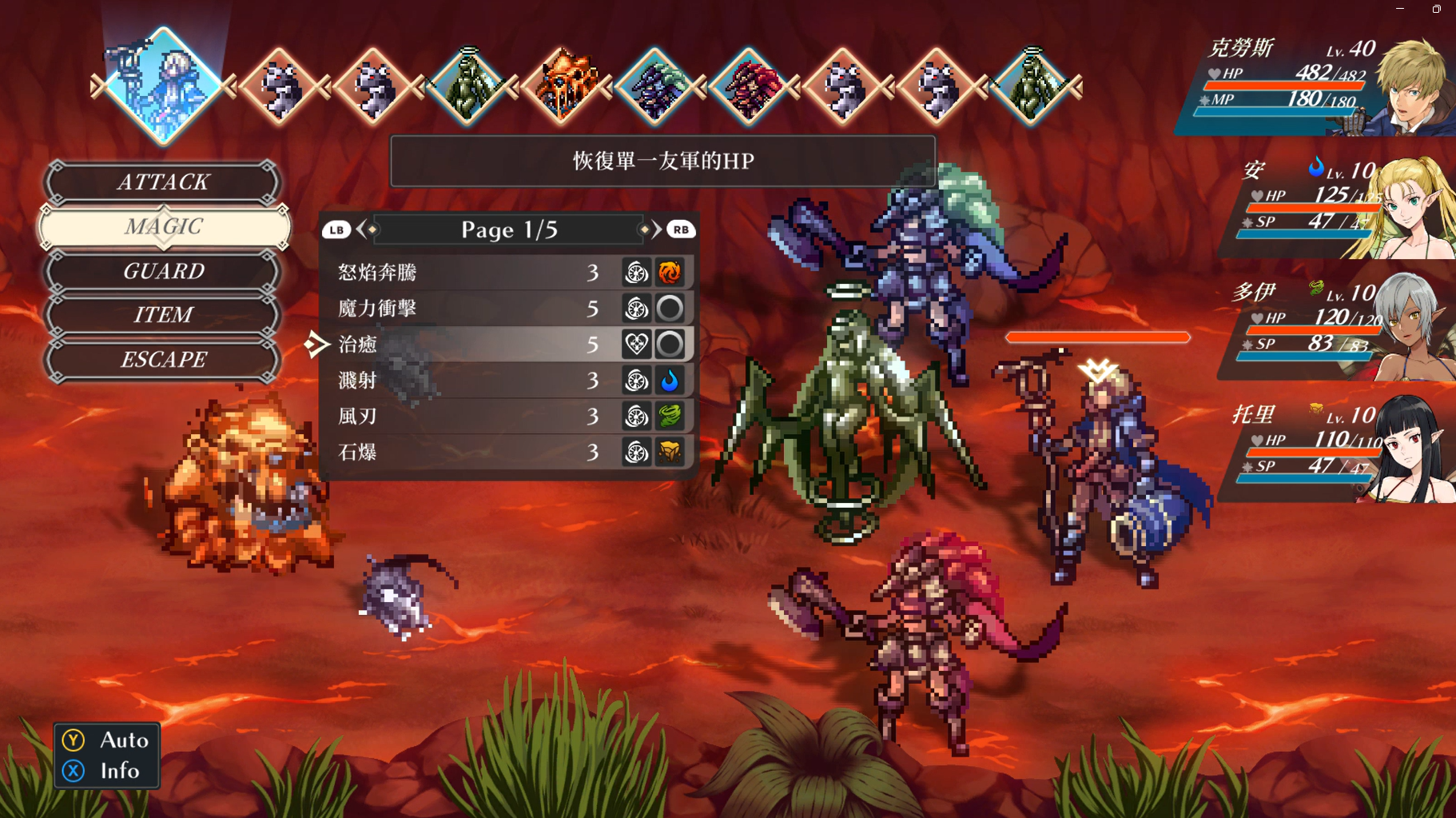Select the ATTACK command
Viewport: 1456px width, 818px height.
click(163, 182)
